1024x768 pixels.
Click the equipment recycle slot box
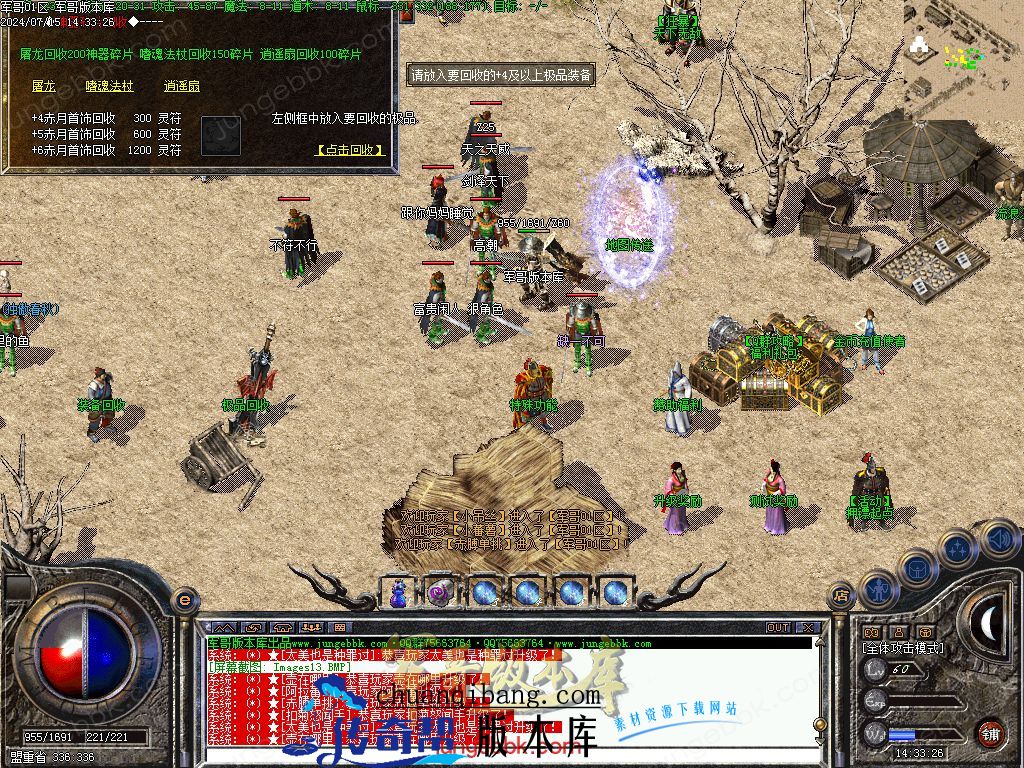tap(220, 135)
